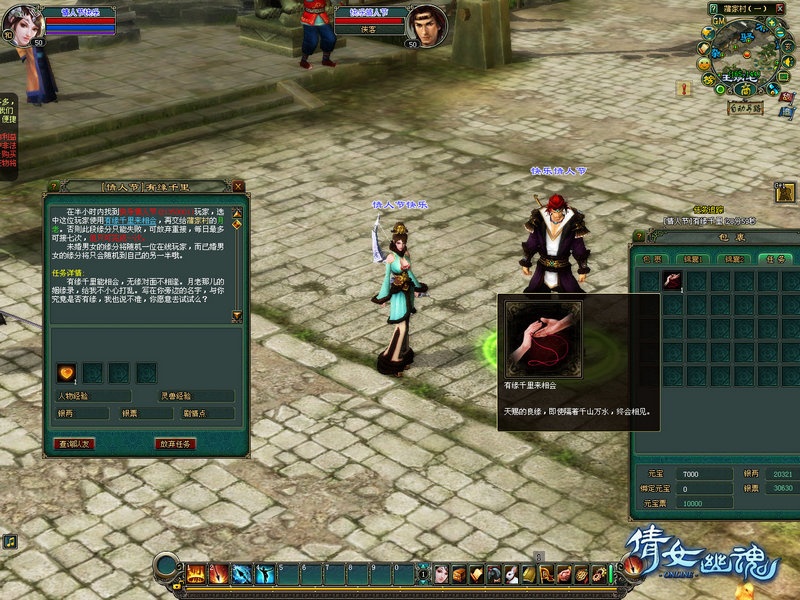The height and width of the screenshot is (600, 800).
Task: Switch to the 包裹 tab in the bag
Action: (x=652, y=258)
